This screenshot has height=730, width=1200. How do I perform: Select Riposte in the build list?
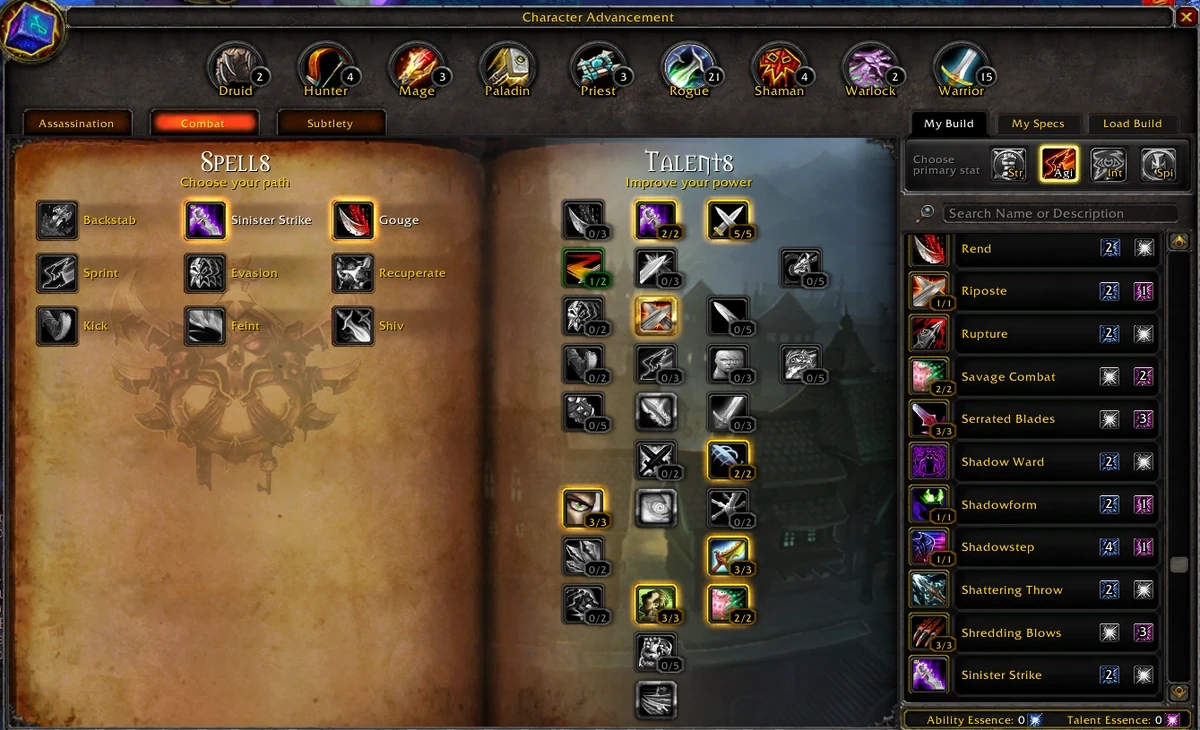click(x=984, y=291)
